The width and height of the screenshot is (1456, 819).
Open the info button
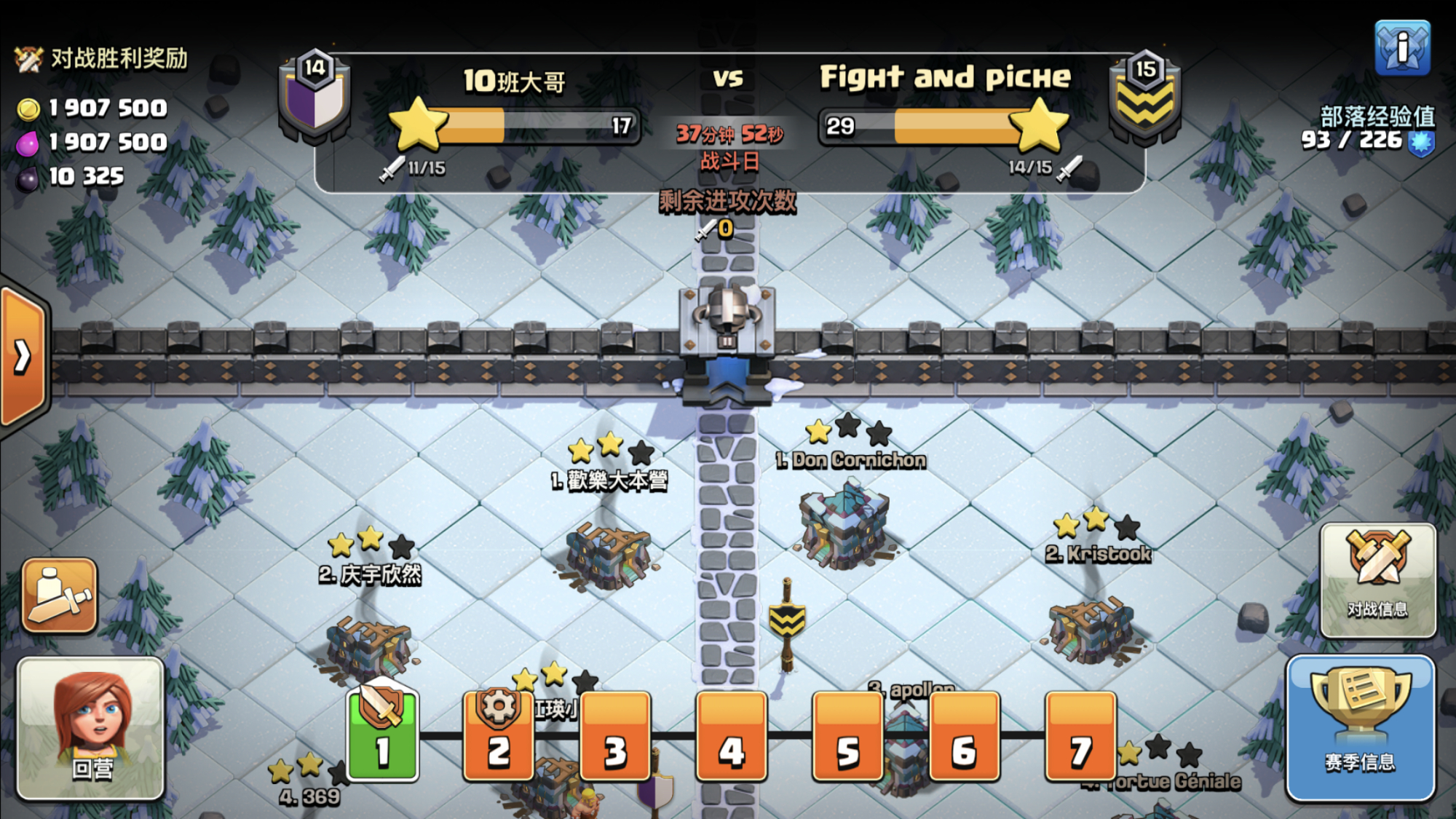pyautogui.click(x=1402, y=48)
